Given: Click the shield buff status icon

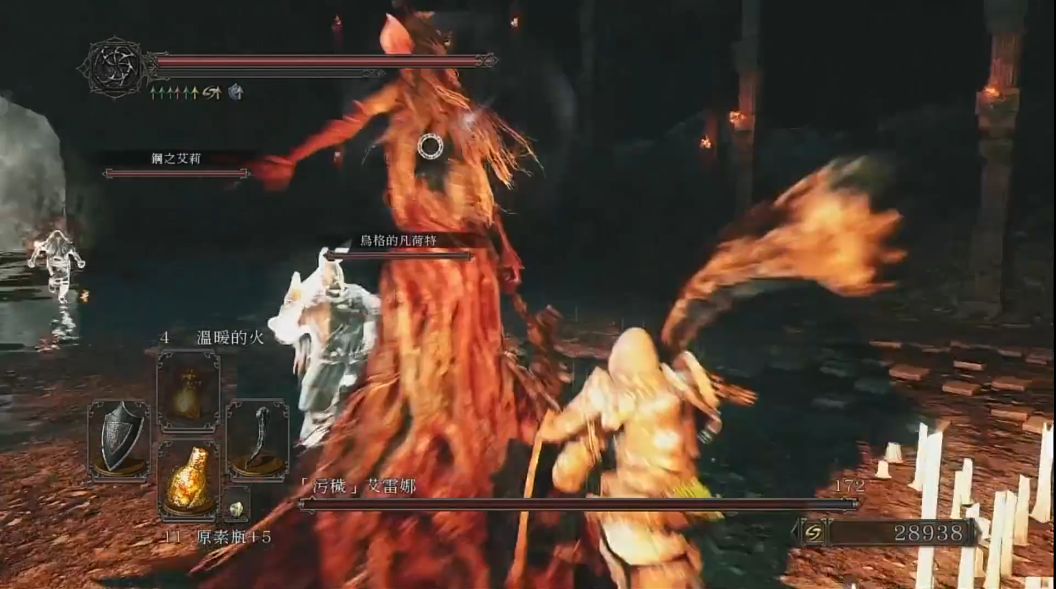Looking at the screenshot, I should coord(235,92).
